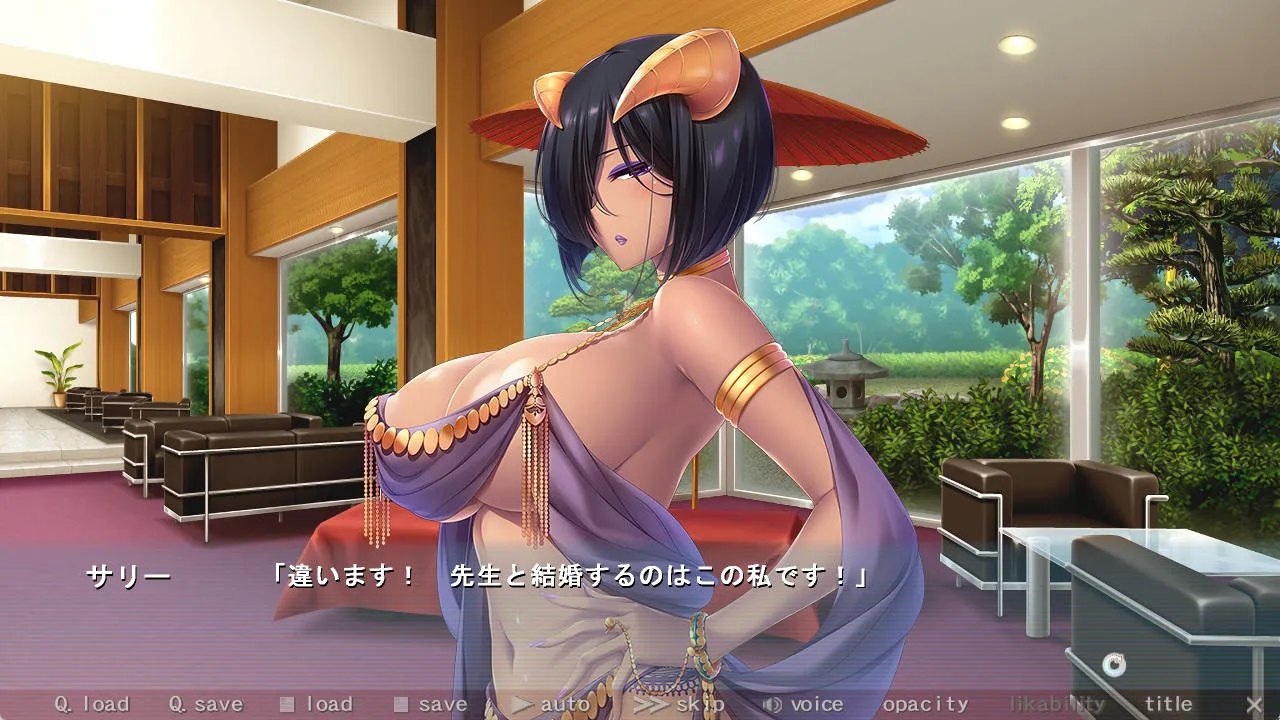Image resolution: width=1280 pixels, height=720 pixels.
Task: Adjust text window via opacity button
Action: [926, 704]
